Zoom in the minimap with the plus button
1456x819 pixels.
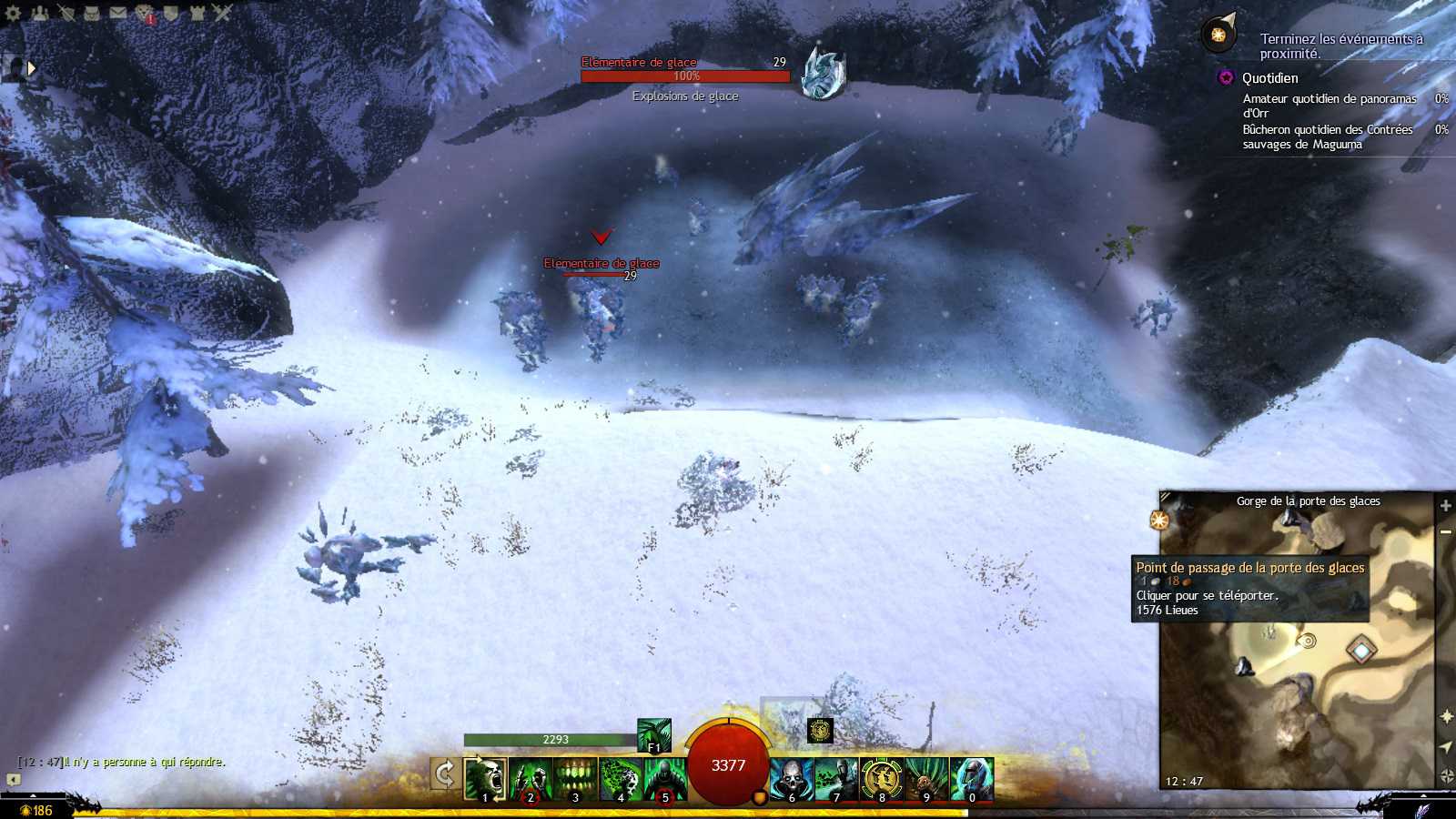click(x=1445, y=505)
